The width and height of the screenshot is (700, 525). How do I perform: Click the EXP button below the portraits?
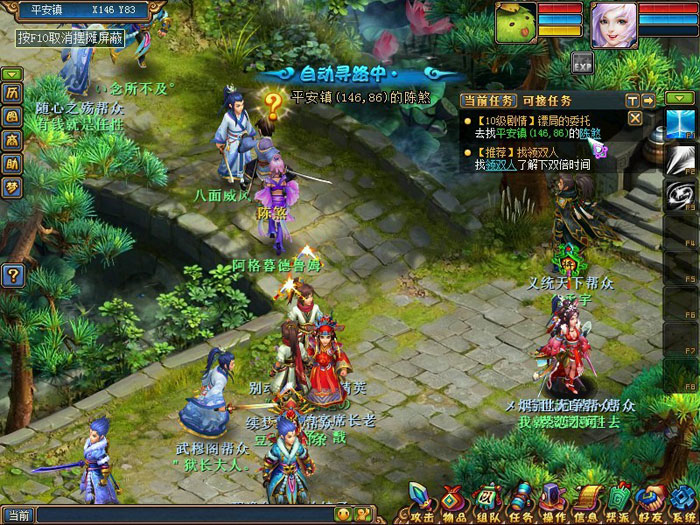tap(581, 63)
